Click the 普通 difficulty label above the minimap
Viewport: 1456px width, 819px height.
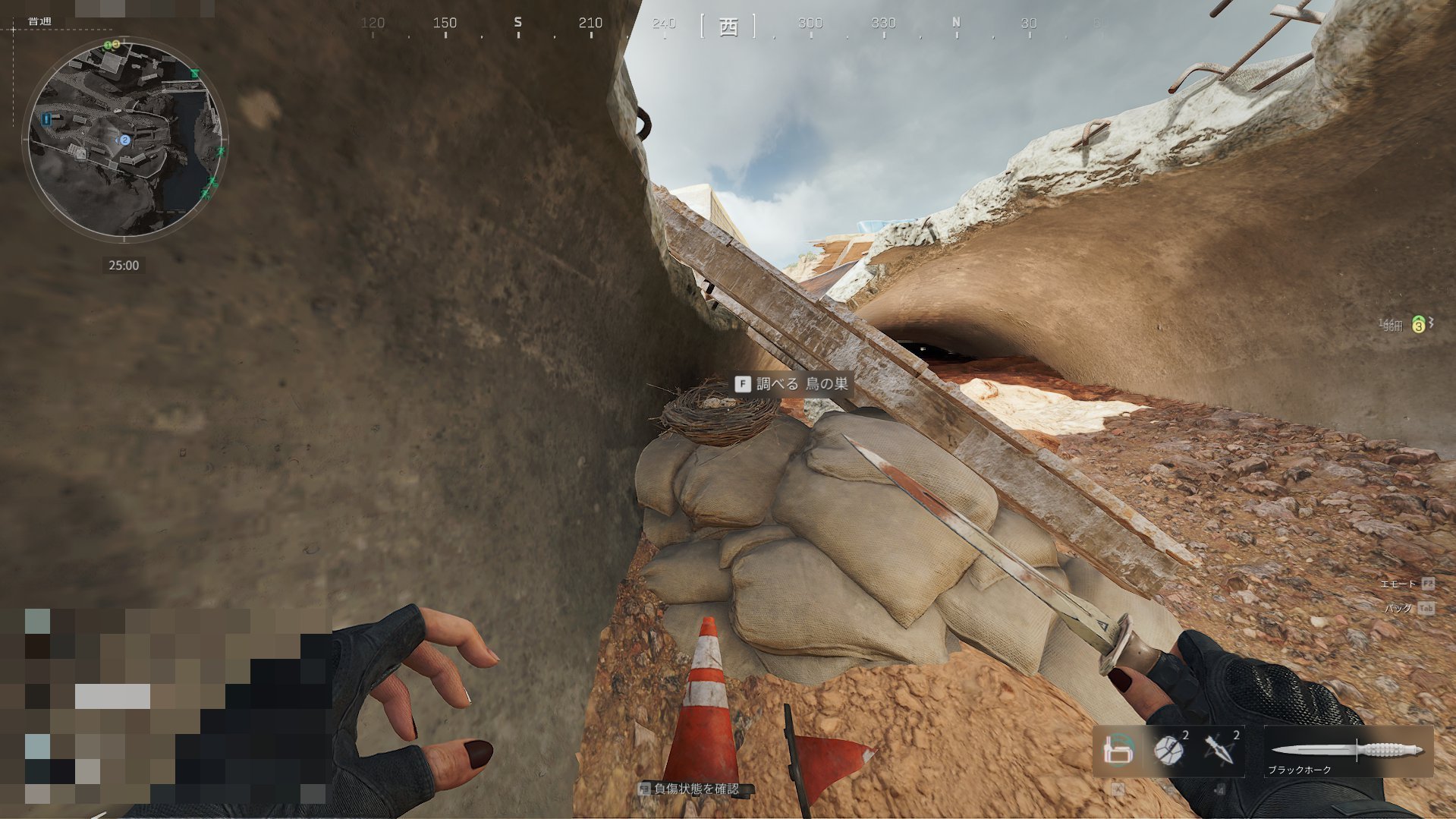point(39,20)
